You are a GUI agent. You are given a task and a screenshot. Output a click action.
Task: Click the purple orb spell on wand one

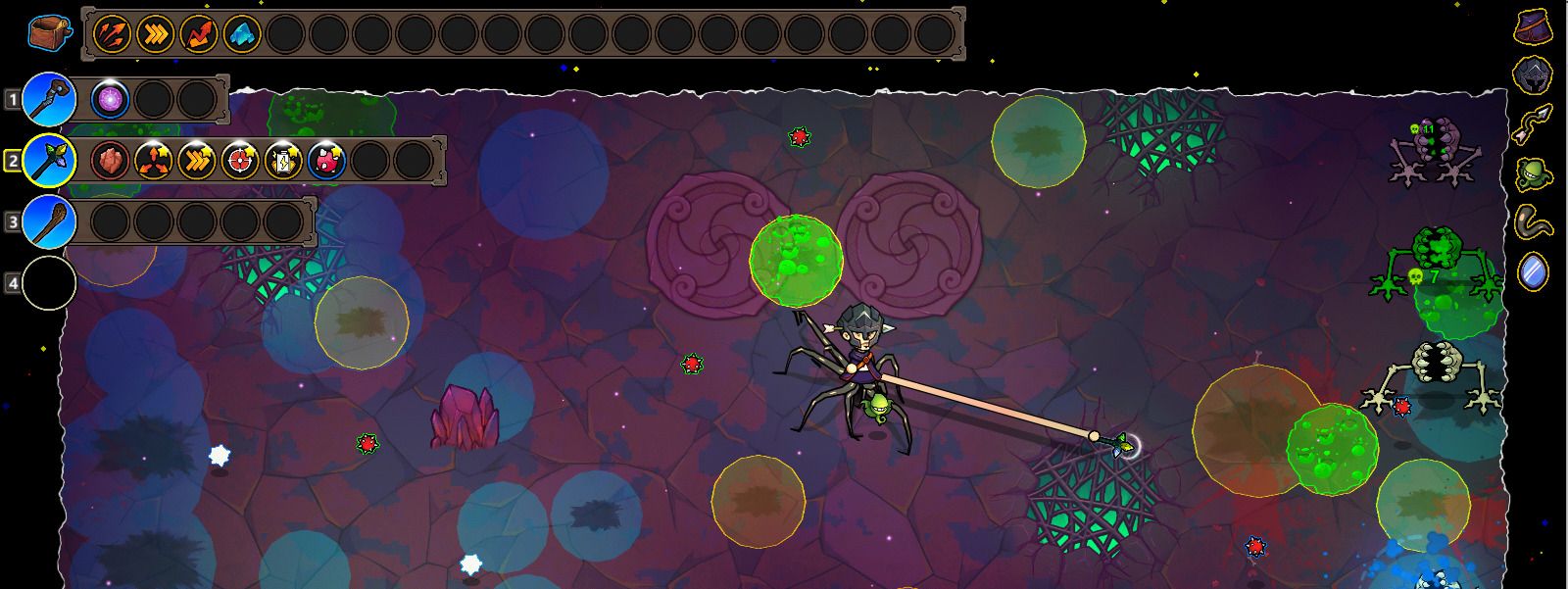(110, 99)
